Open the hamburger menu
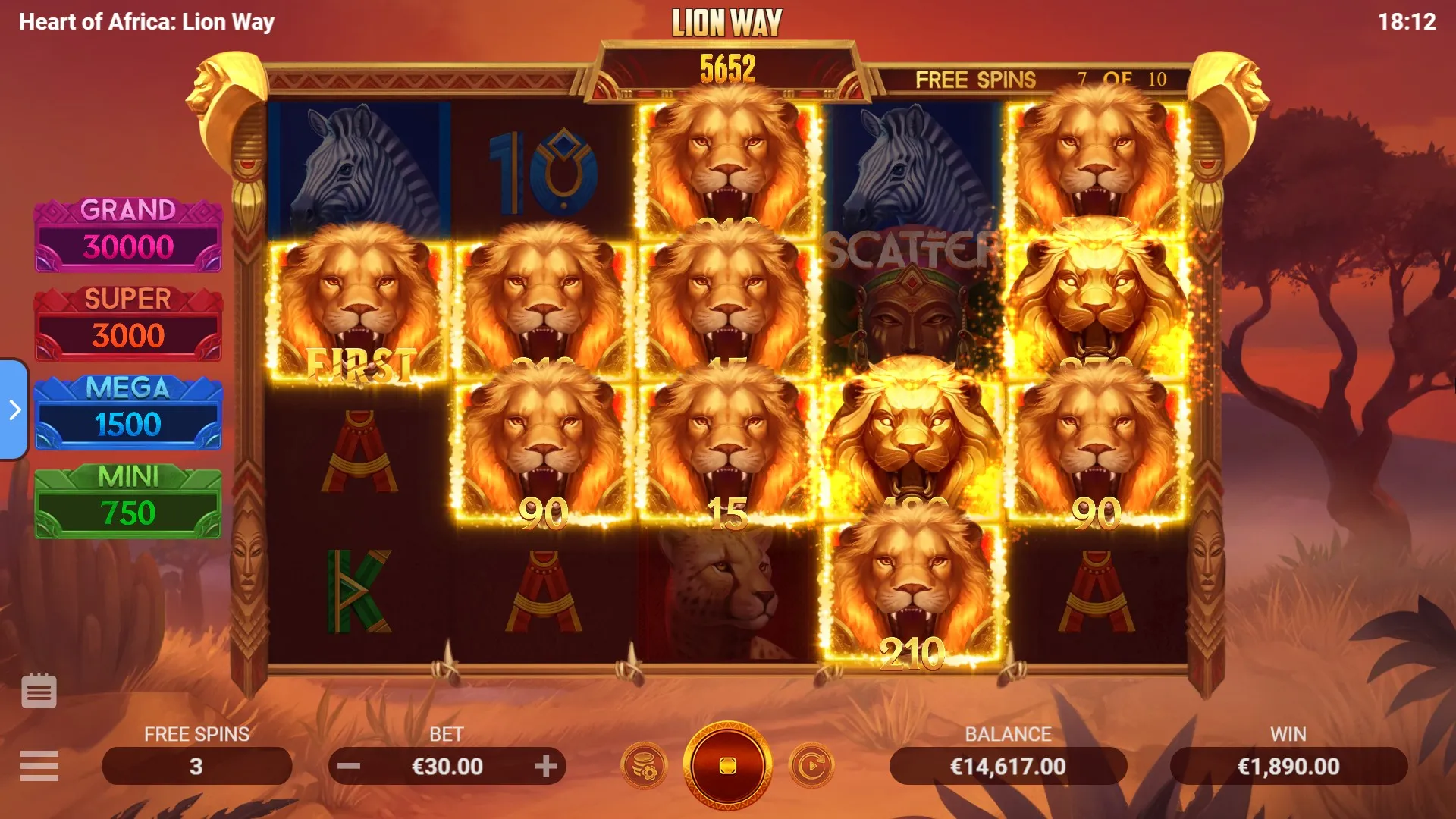This screenshot has height=819, width=1456. point(39,766)
